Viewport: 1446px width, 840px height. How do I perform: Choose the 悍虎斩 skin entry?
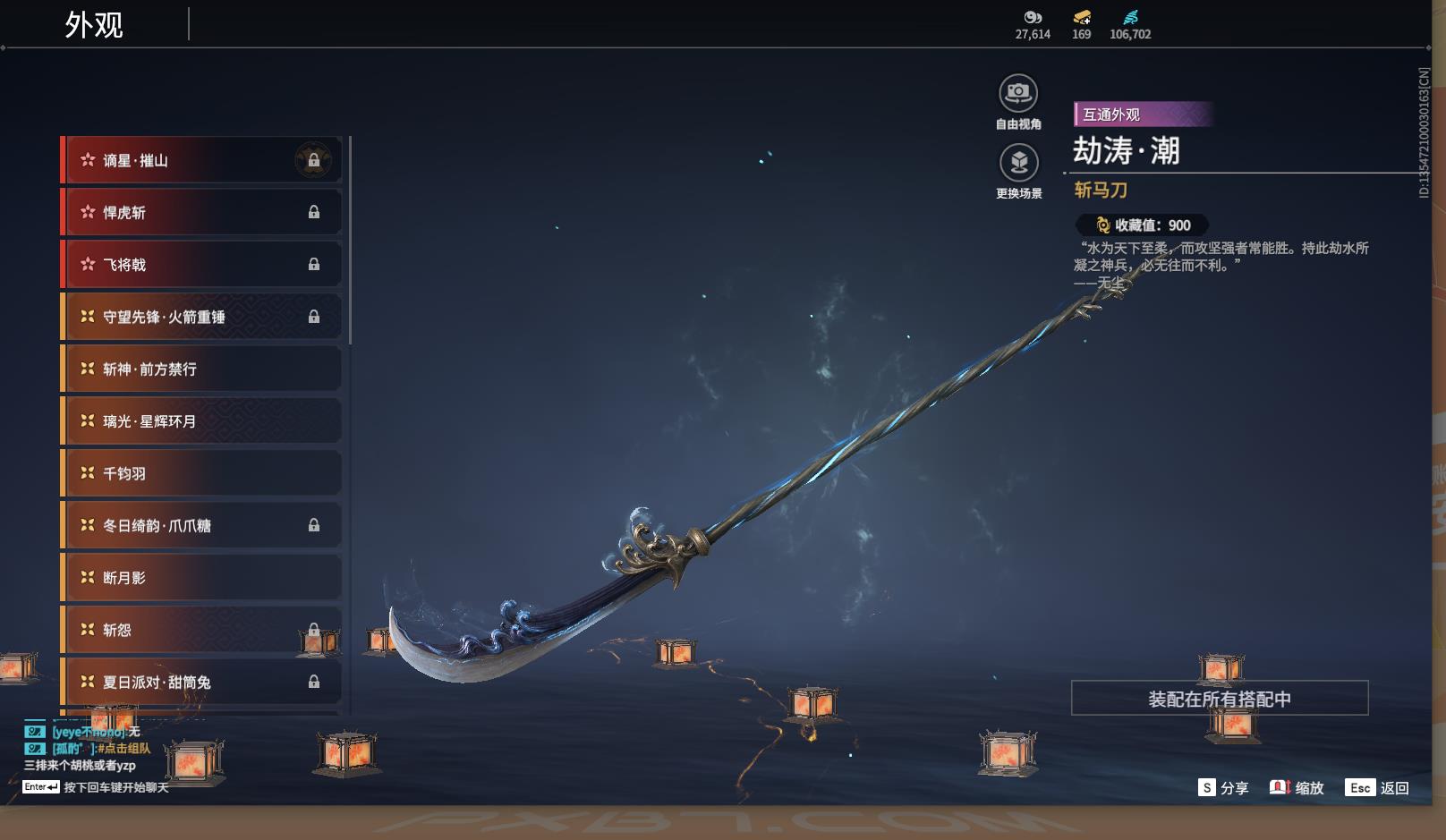point(201,212)
